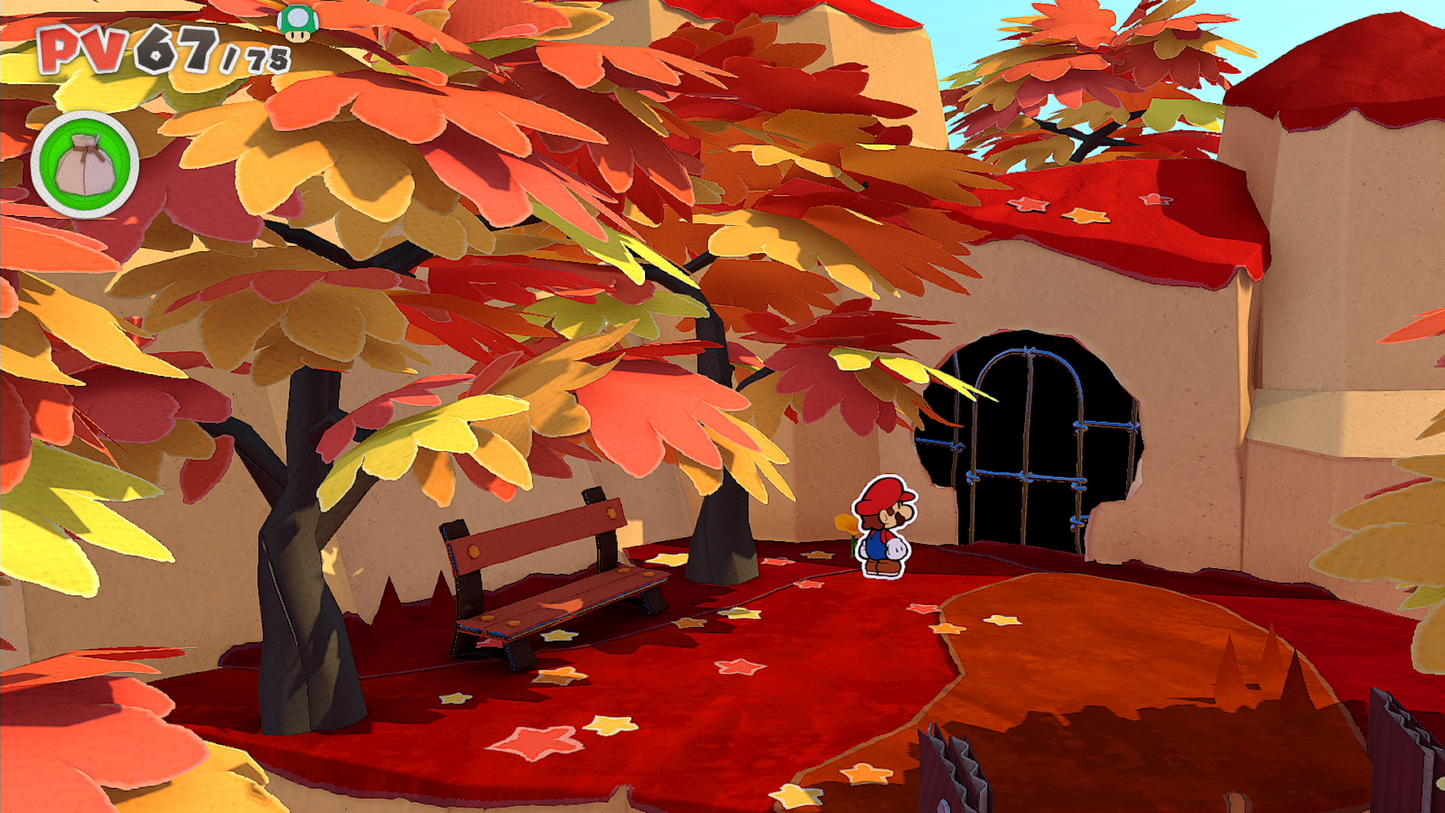Select the green 1-Up mushroom icon
This screenshot has width=1445, height=813.
pos(297,21)
